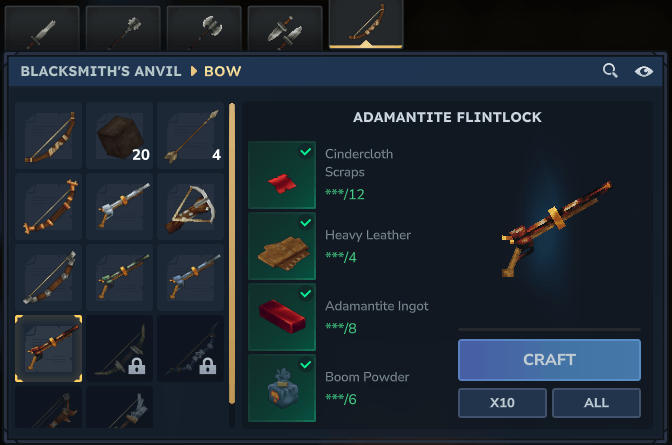Click the Cindercloth Scraps ingredient
The height and width of the screenshot is (445, 672).
[x=282, y=175]
